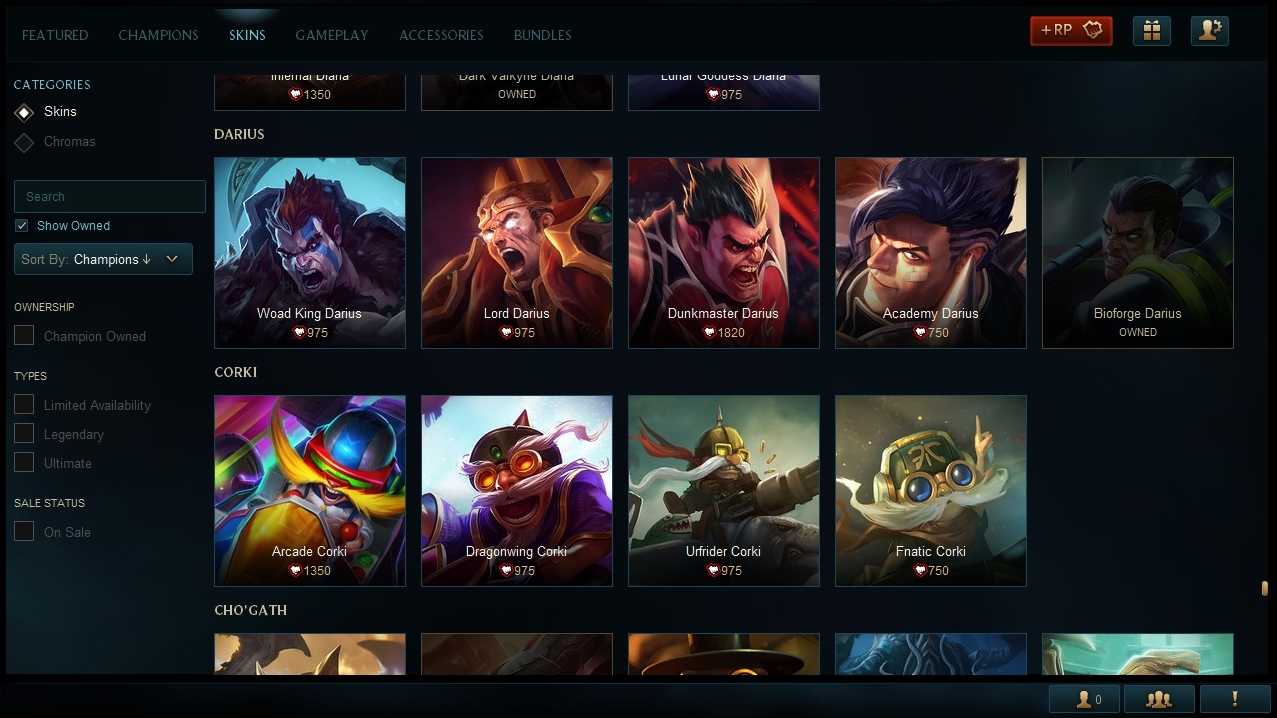Open the Woad King Darius skin
Screen dimensions: 1277x718
tap(310, 252)
